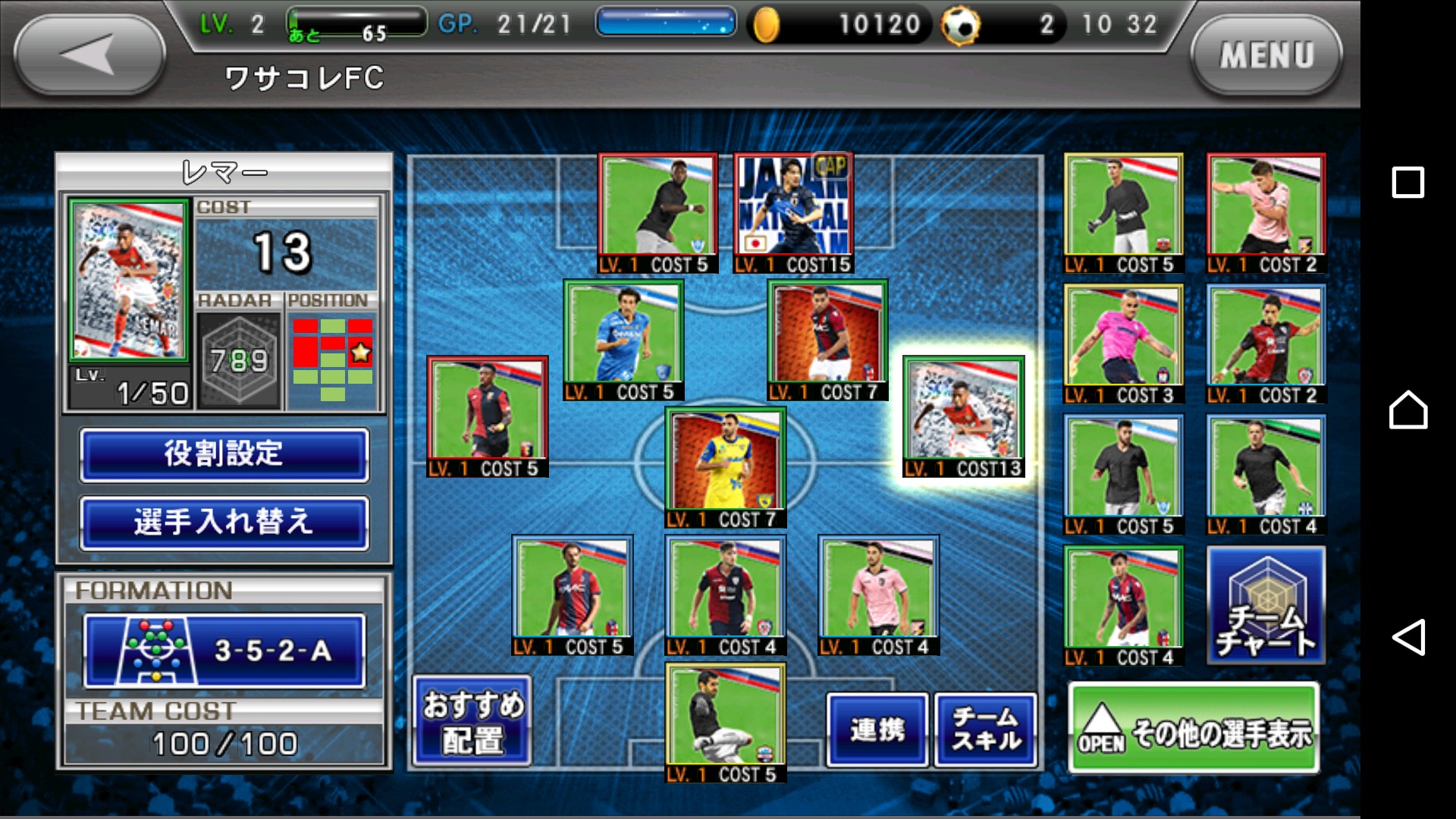Select the highlighted COST 13 player card
This screenshot has height=819, width=1456.
pyautogui.click(x=963, y=417)
